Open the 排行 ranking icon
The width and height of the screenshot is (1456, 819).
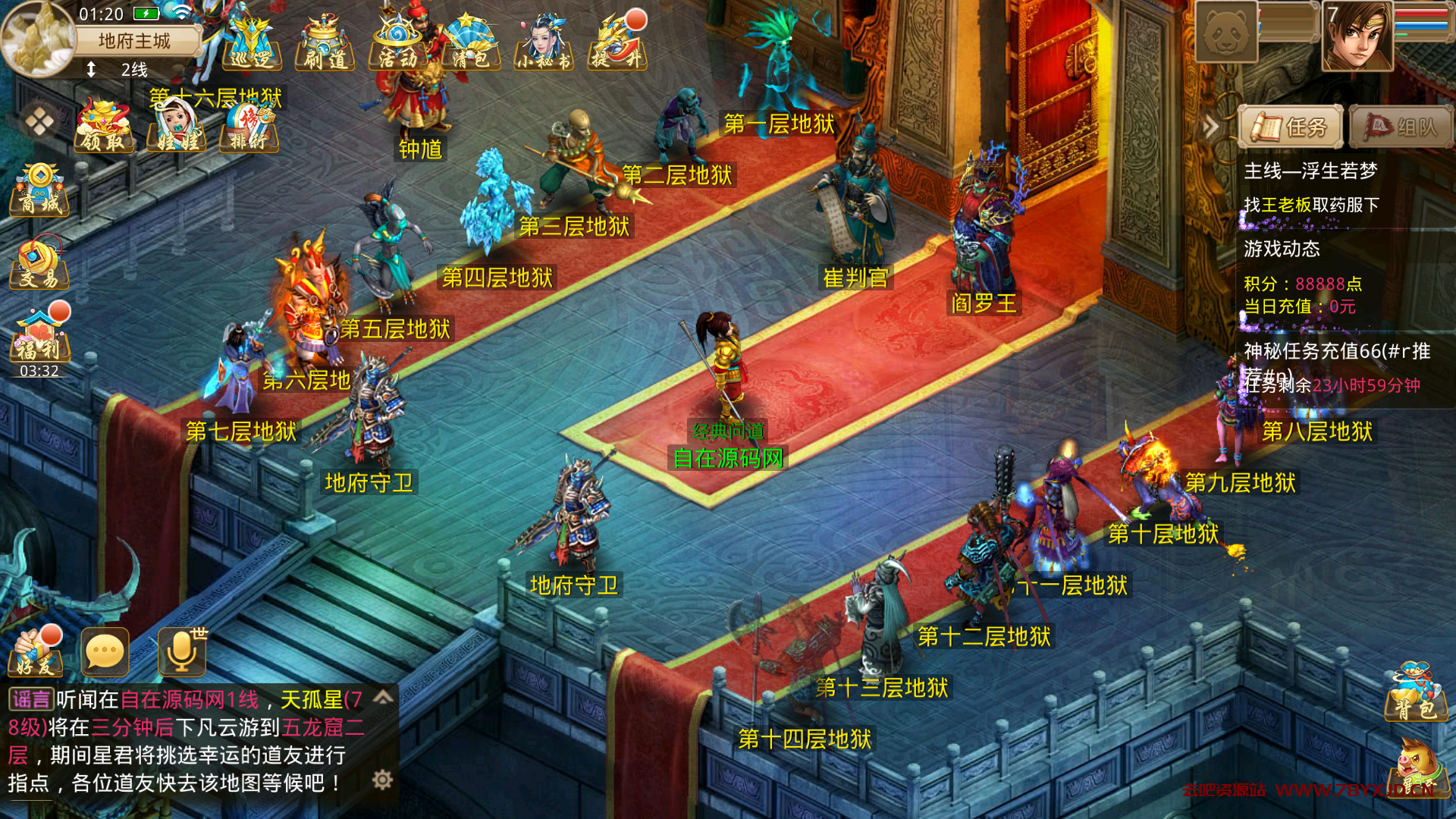click(x=249, y=127)
